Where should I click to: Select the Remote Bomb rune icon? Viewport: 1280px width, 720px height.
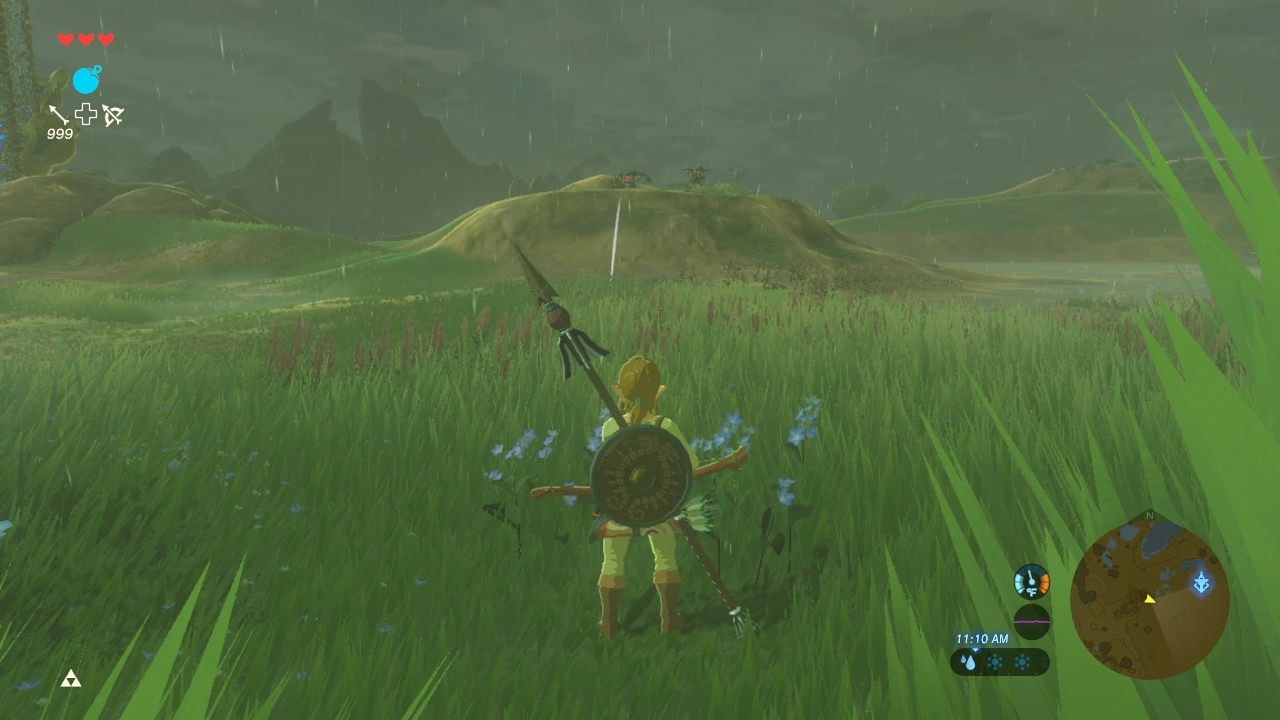86,80
